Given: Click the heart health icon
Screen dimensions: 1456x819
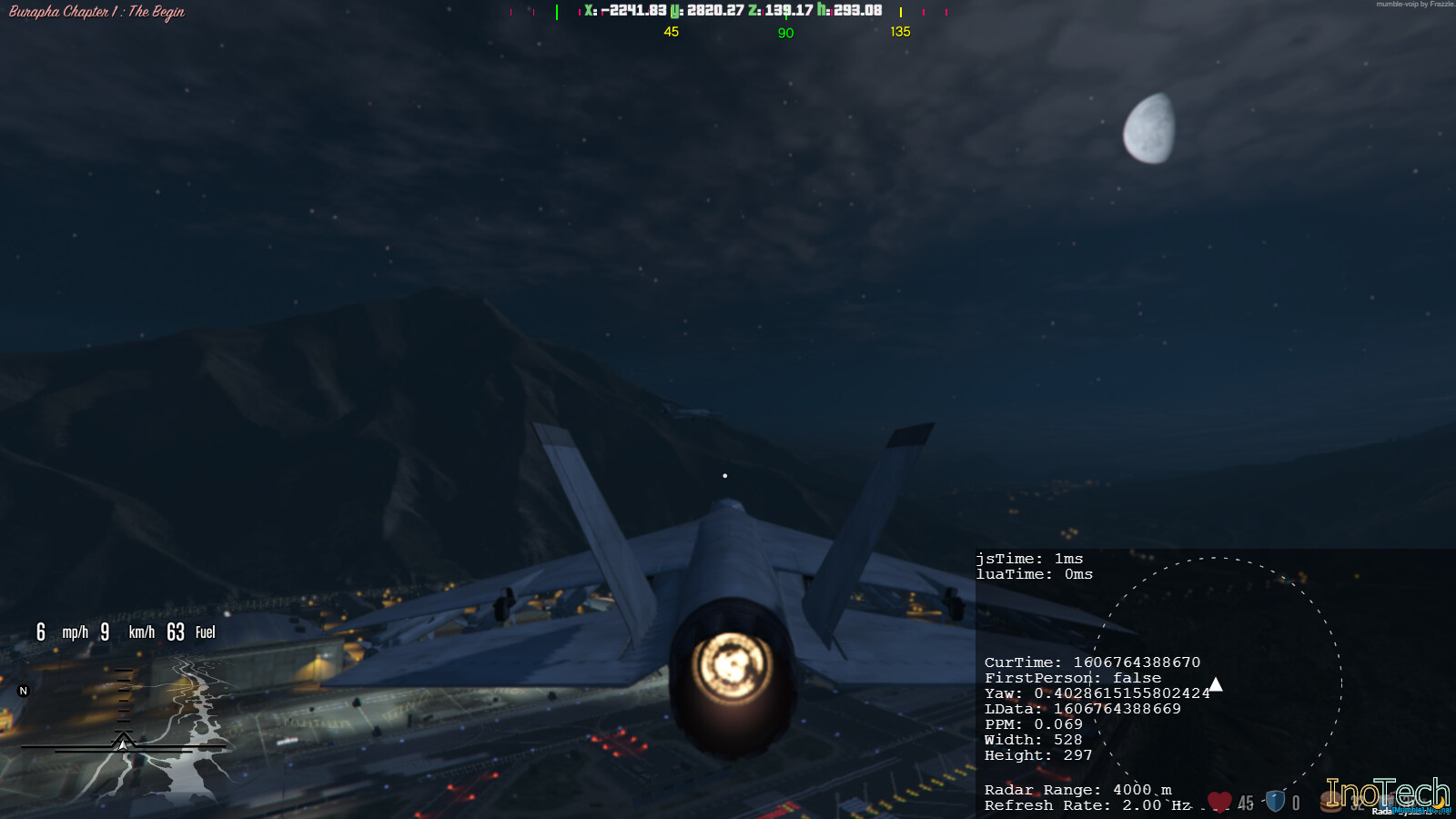Looking at the screenshot, I should [1218, 801].
